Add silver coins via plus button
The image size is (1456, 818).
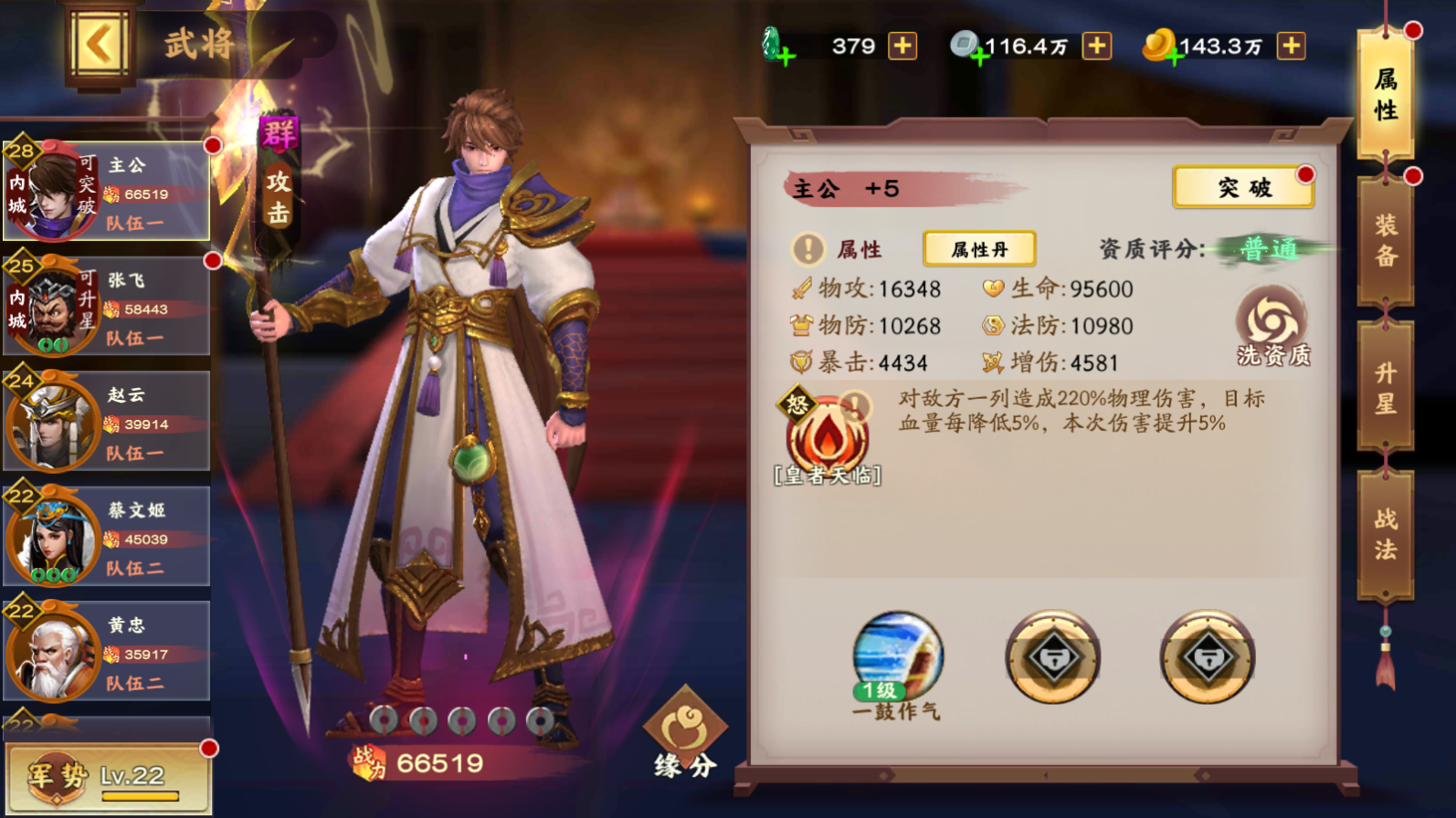[1096, 46]
